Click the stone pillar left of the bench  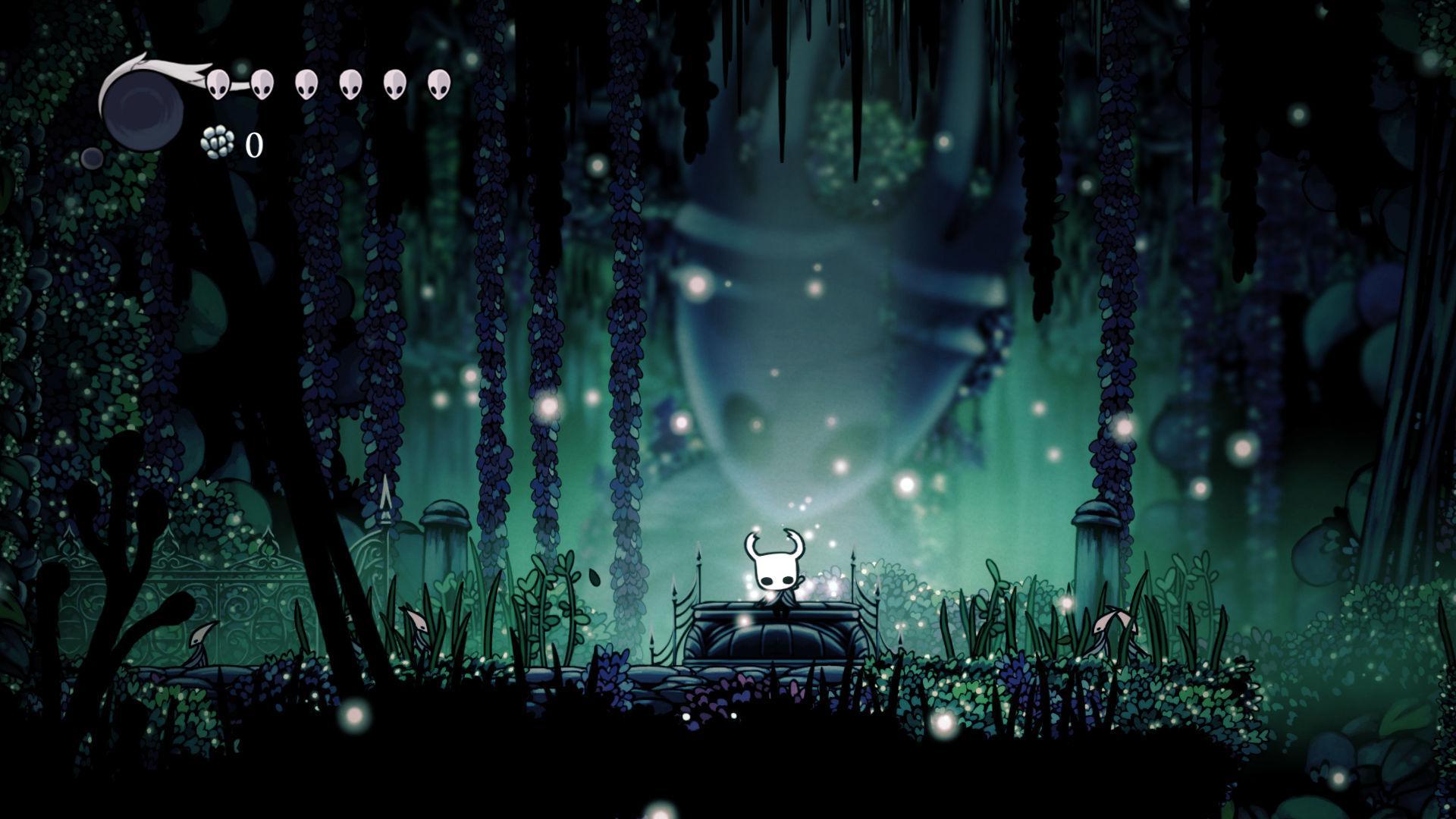pos(444,538)
